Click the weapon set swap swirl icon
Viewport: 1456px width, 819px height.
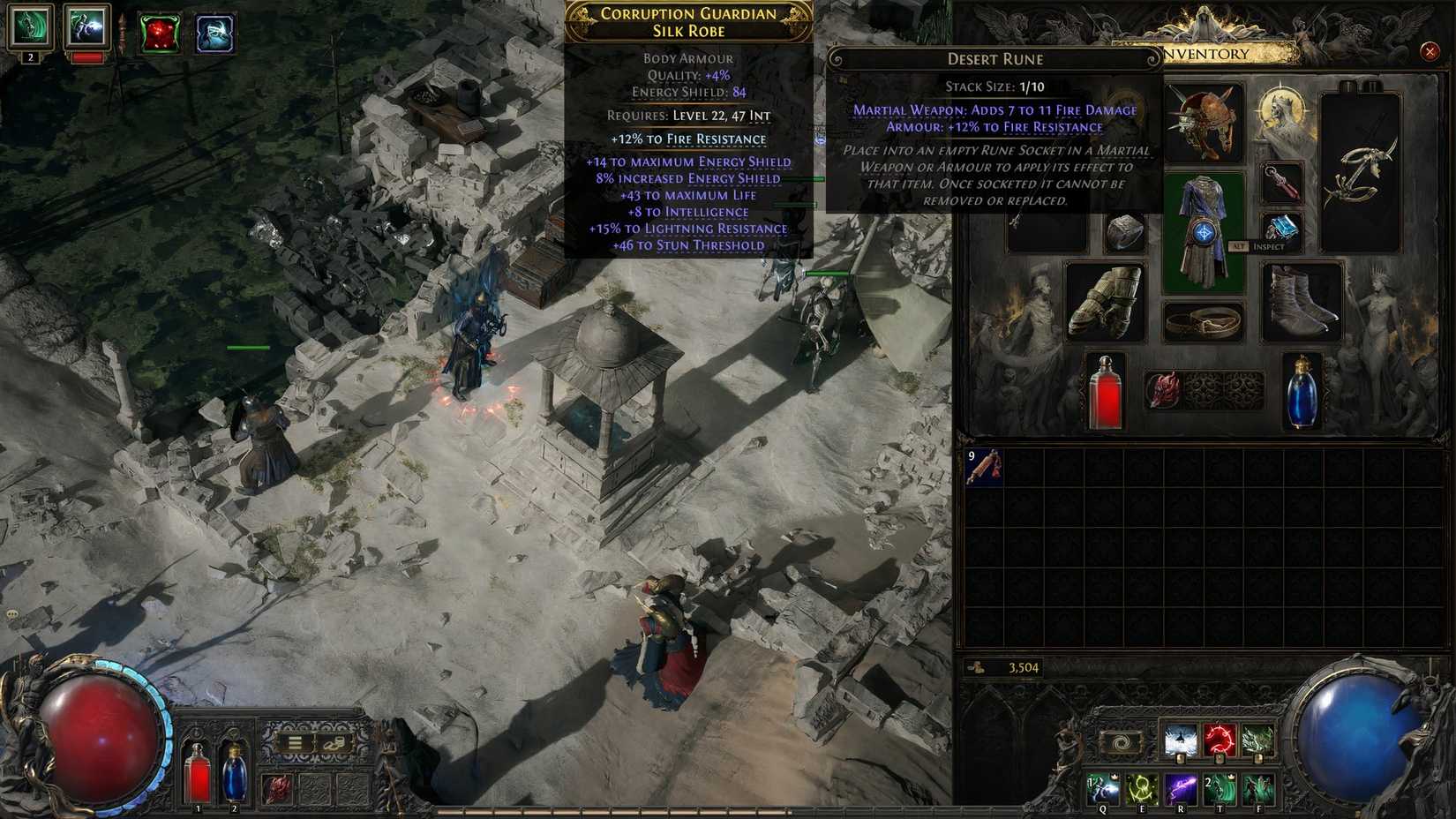(x=1122, y=742)
